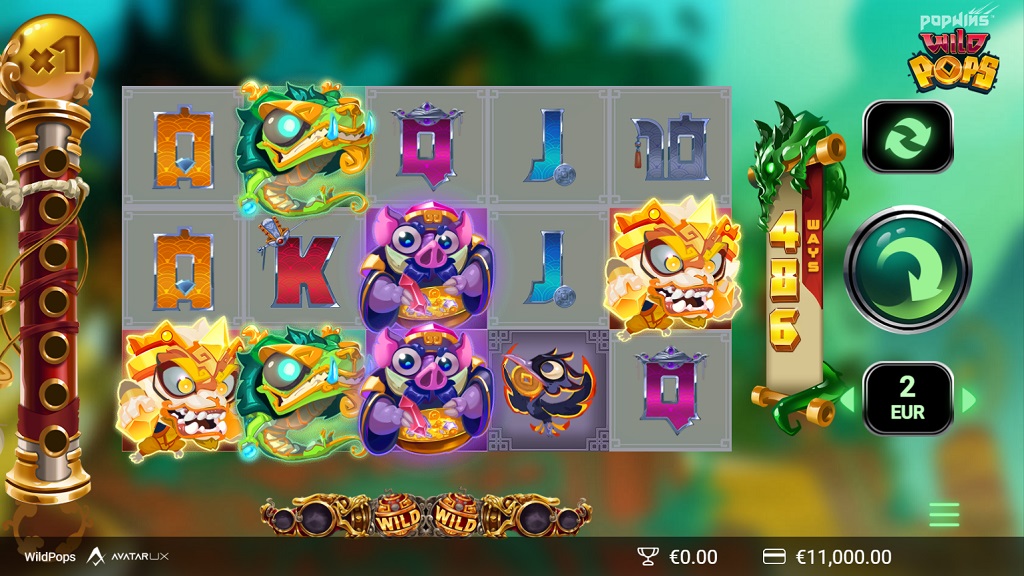The width and height of the screenshot is (1024, 576).
Task: Open the green hamburger menu
Action: 943,514
